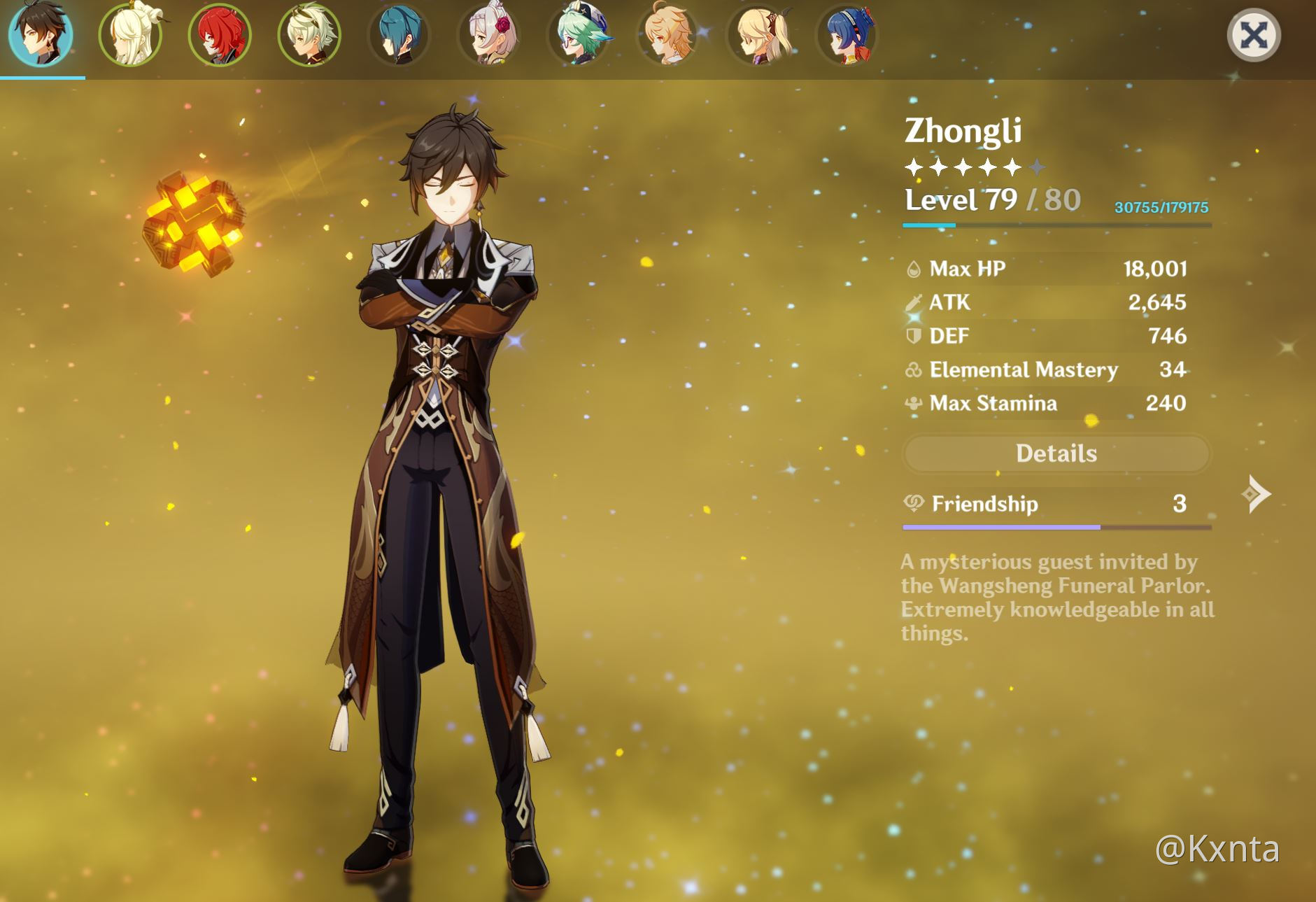Open the Details panel
The height and width of the screenshot is (902, 1316).
(1056, 453)
